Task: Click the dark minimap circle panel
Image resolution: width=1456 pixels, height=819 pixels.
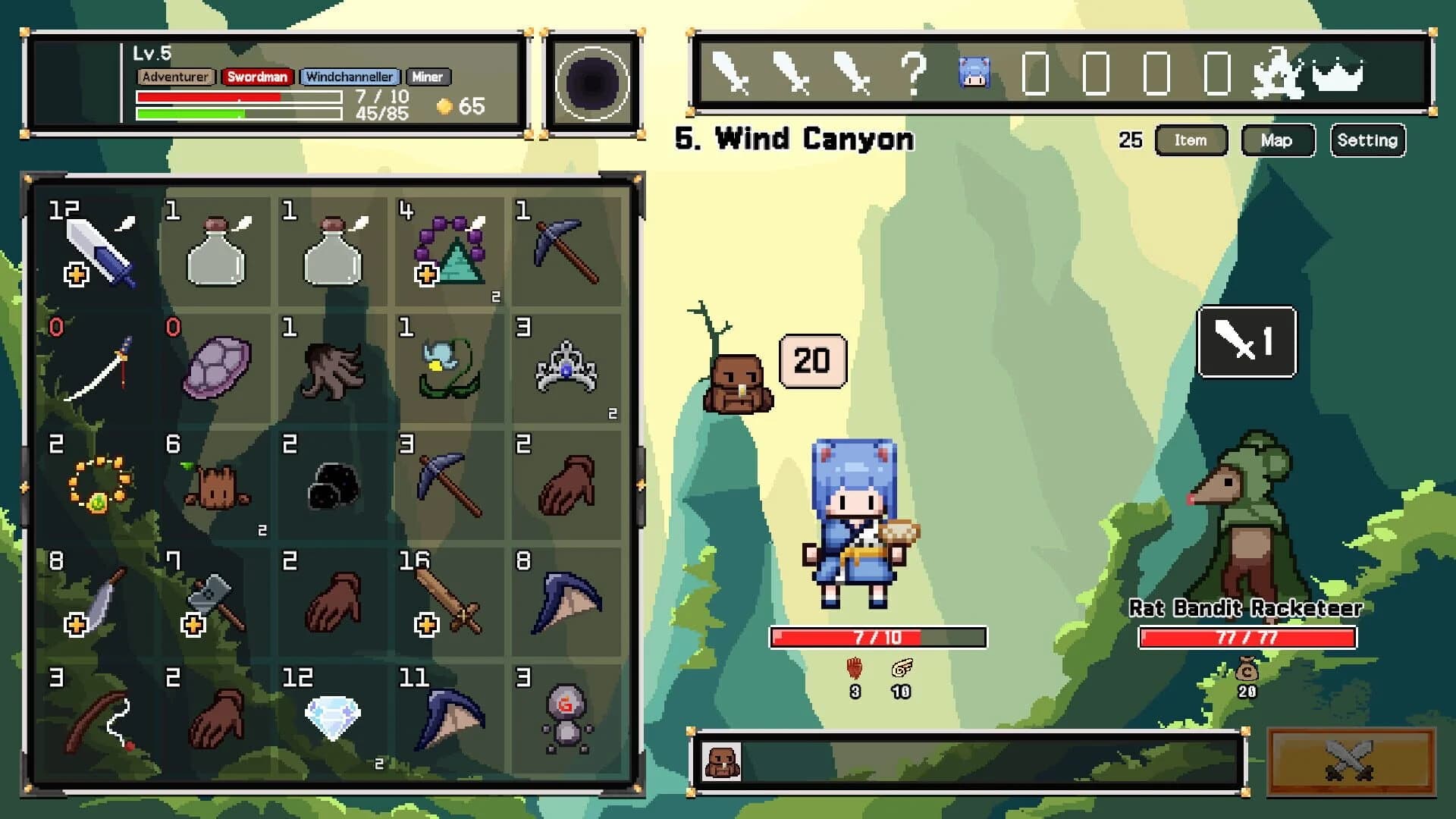Action: pyautogui.click(x=591, y=79)
